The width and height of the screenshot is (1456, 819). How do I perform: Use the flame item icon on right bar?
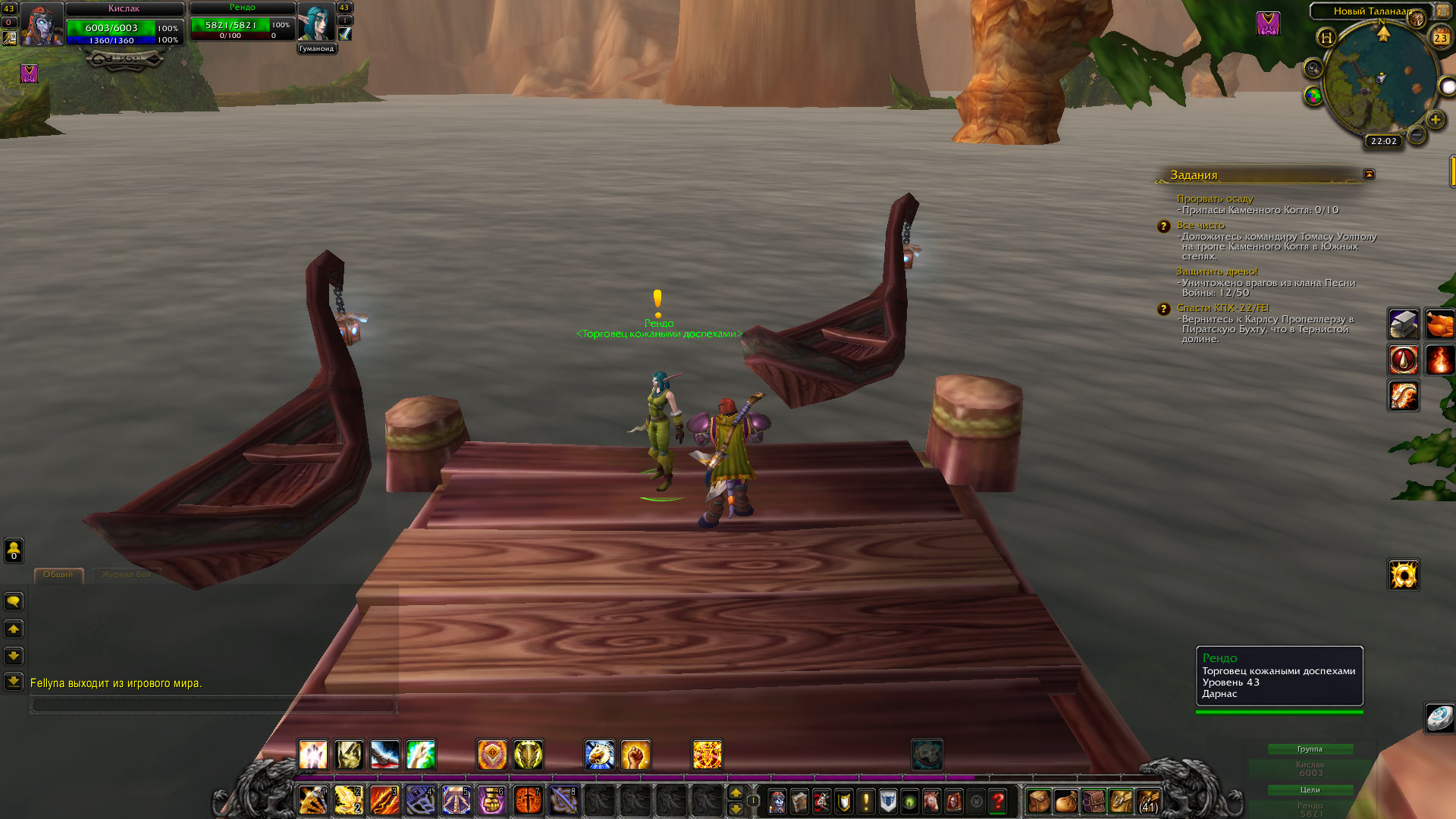(1439, 359)
